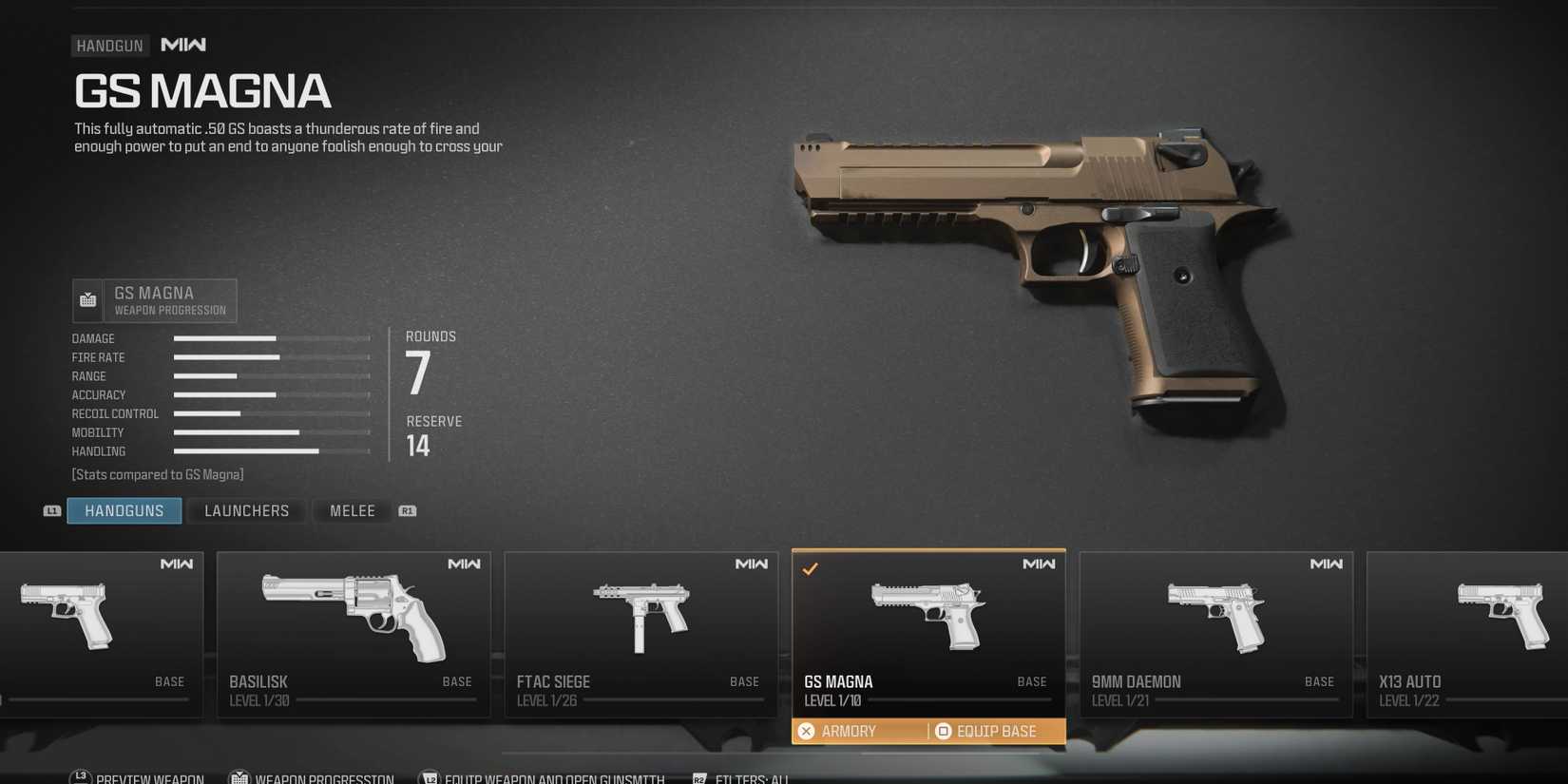Viewport: 1568px width, 784px height.
Task: Click the GS Magna weapon progression grid icon
Action: click(87, 298)
